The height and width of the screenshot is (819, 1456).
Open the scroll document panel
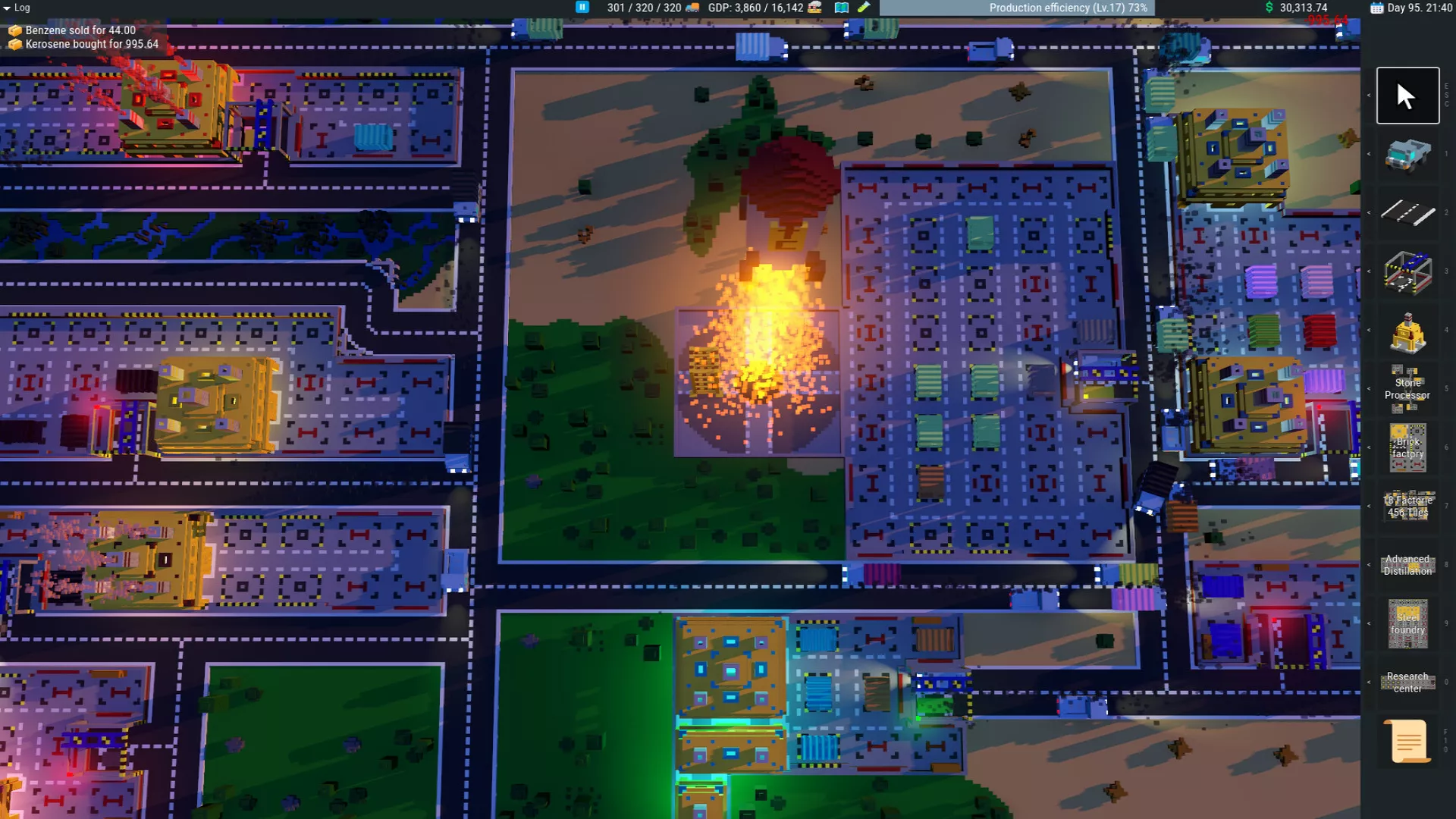(x=1407, y=741)
